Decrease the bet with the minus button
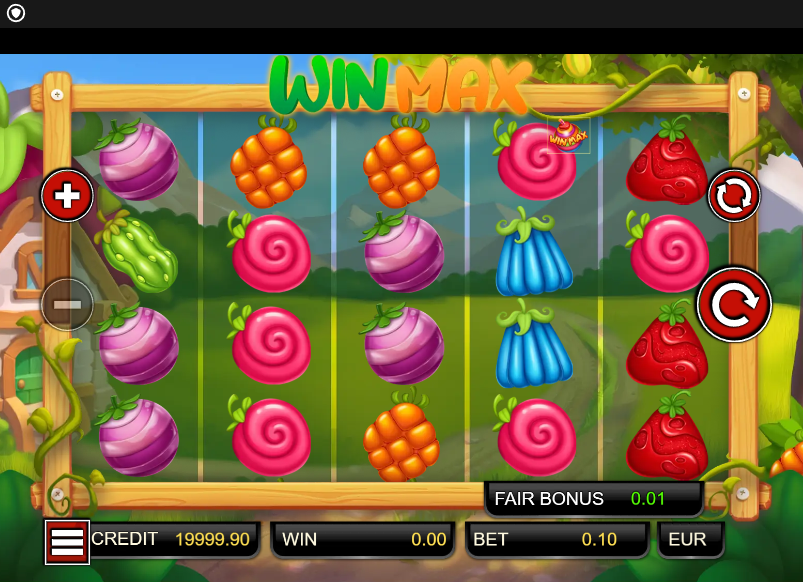Screen dimensions: 803x582 (x=67, y=304)
